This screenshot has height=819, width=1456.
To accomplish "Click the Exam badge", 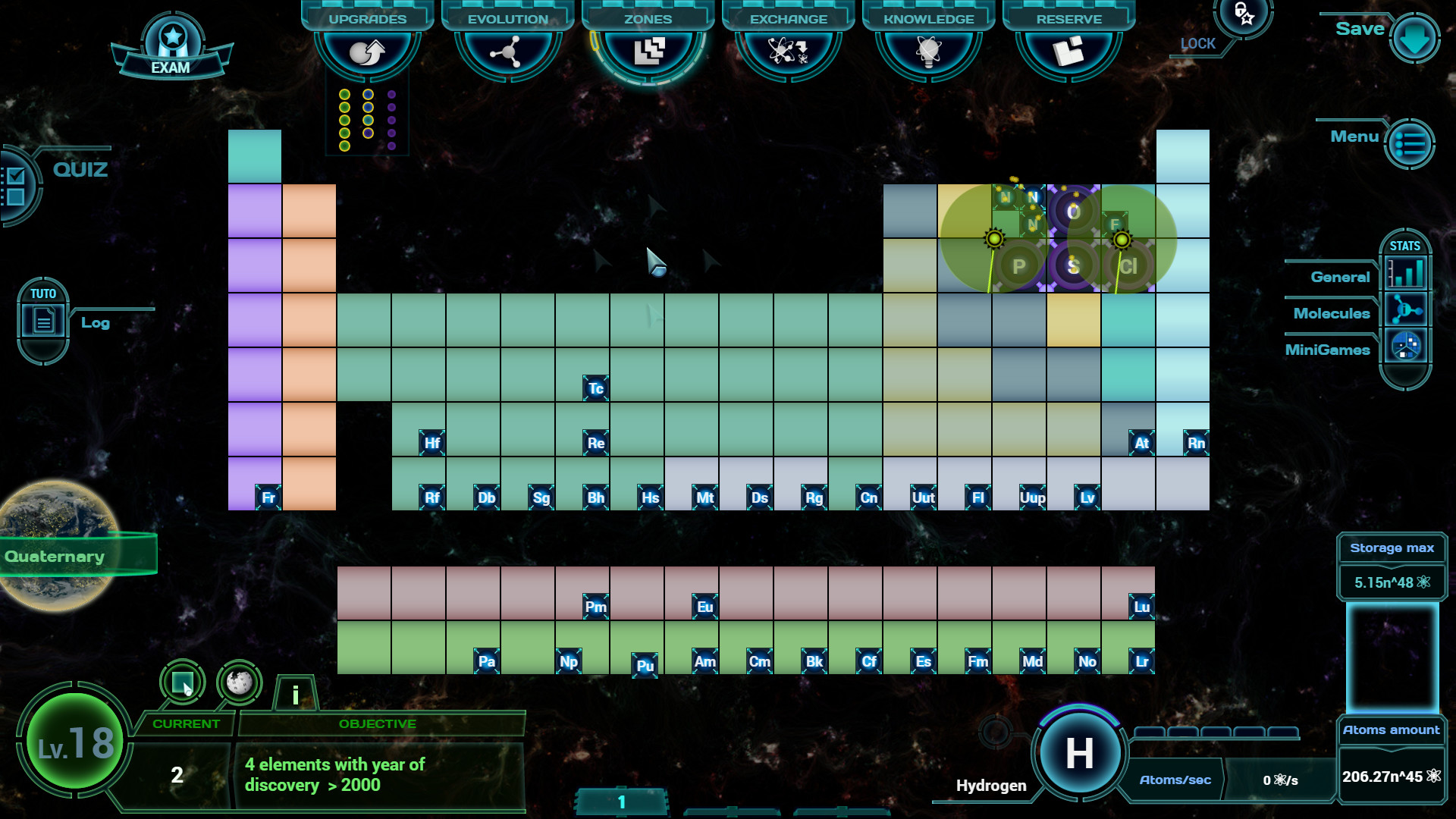I will point(173,36).
